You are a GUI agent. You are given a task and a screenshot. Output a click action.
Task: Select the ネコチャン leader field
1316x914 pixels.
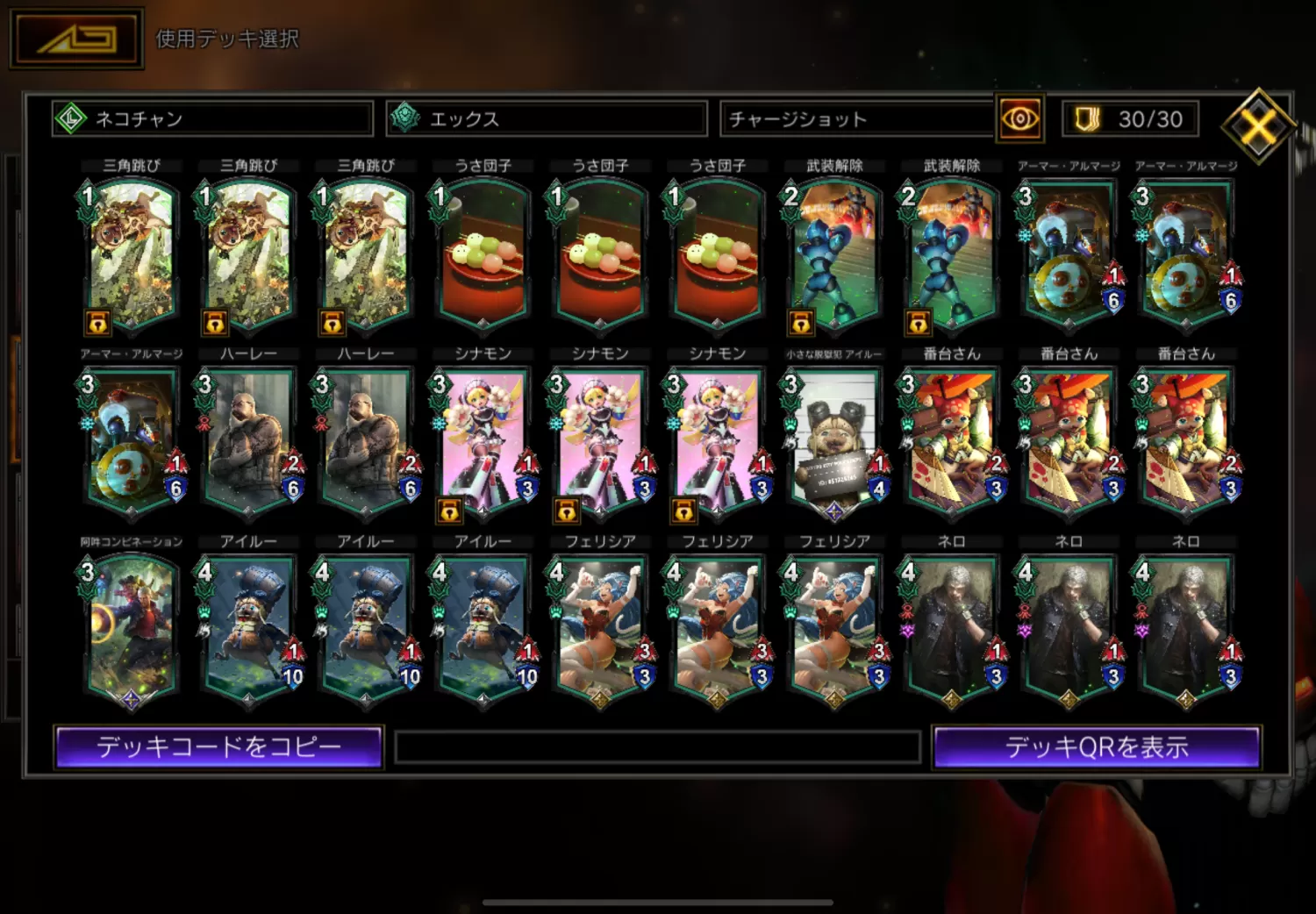[212, 118]
